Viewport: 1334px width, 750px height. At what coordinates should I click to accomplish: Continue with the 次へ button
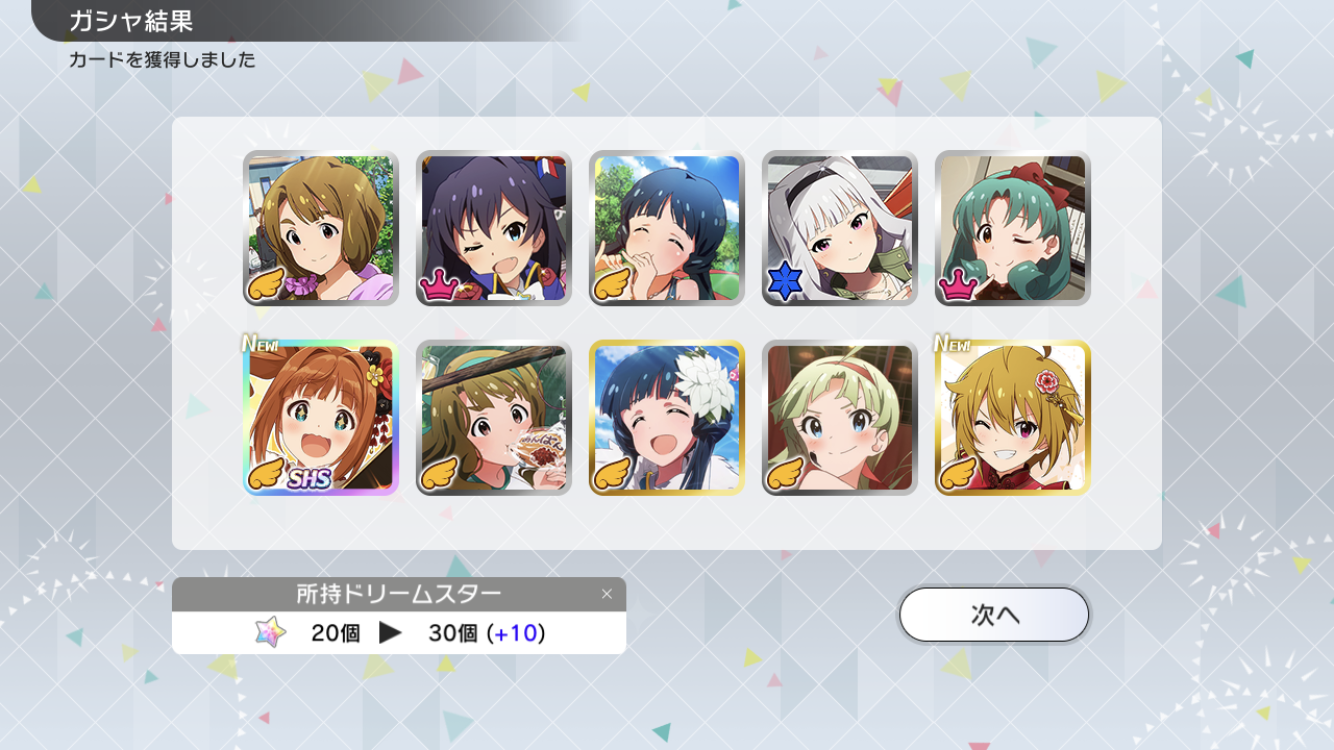click(x=993, y=614)
